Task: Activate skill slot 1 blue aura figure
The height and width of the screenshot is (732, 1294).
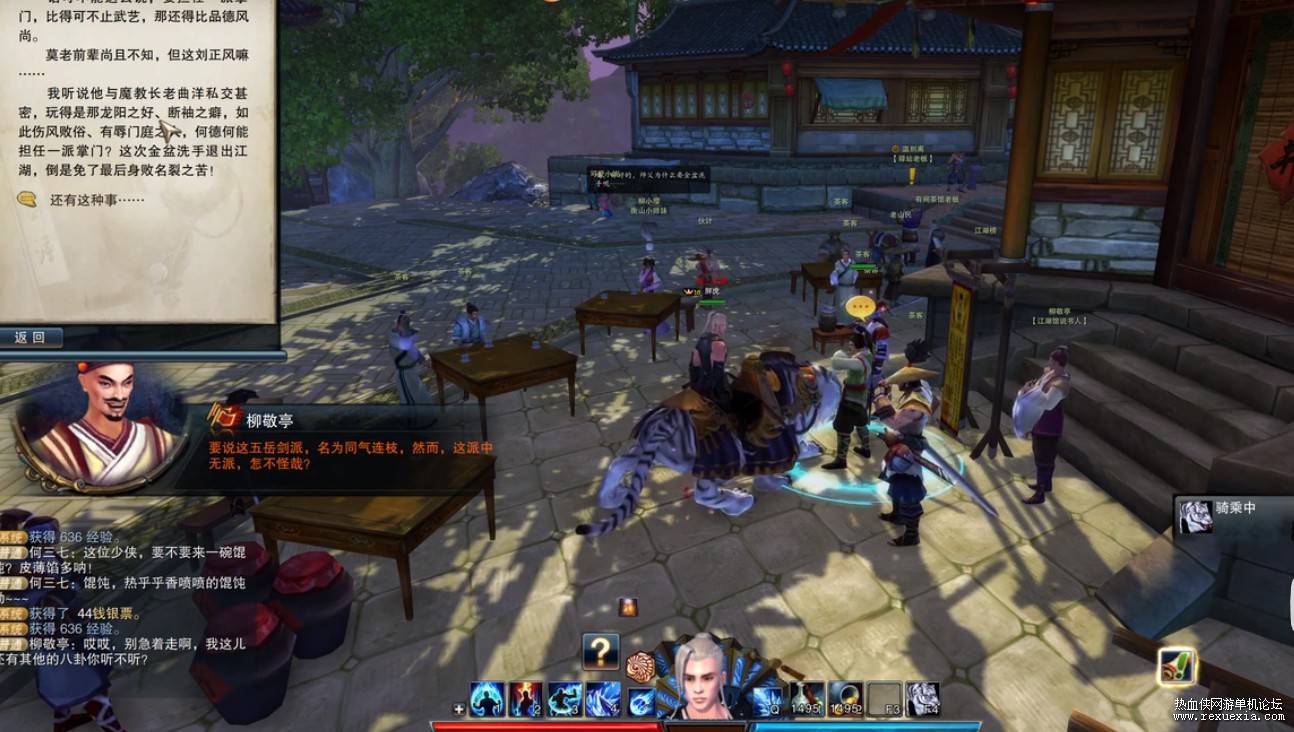Action: (x=487, y=699)
